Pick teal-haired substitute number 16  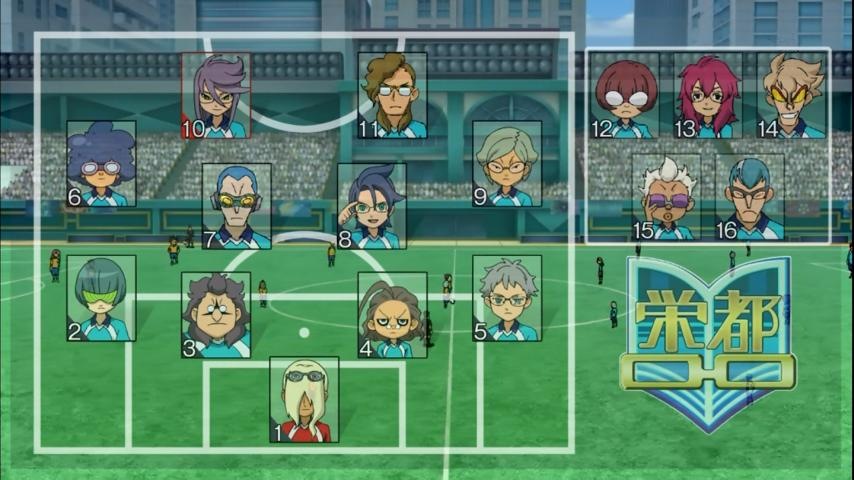tap(749, 197)
